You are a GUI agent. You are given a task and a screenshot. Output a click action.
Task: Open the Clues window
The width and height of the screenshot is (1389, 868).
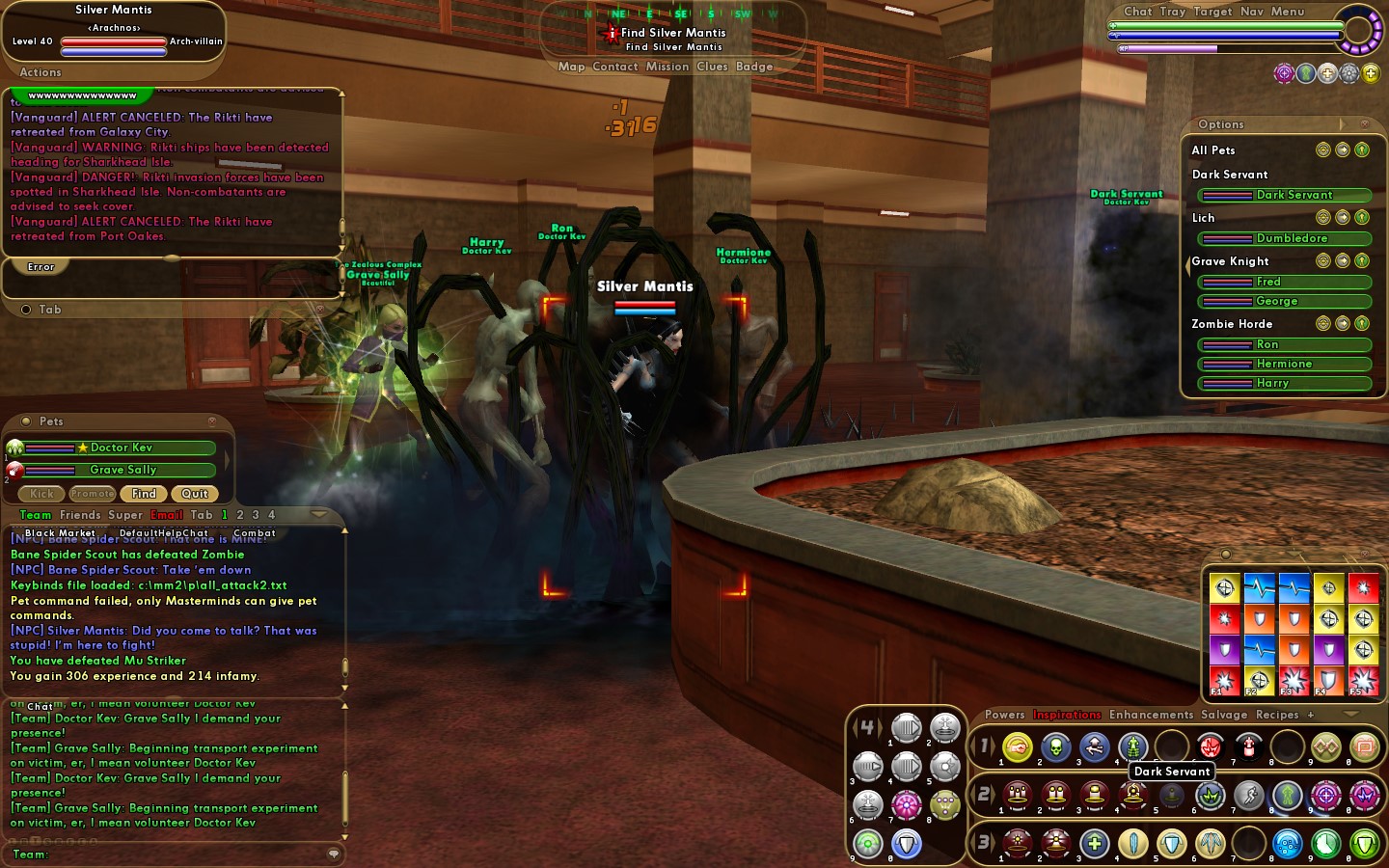pos(712,67)
